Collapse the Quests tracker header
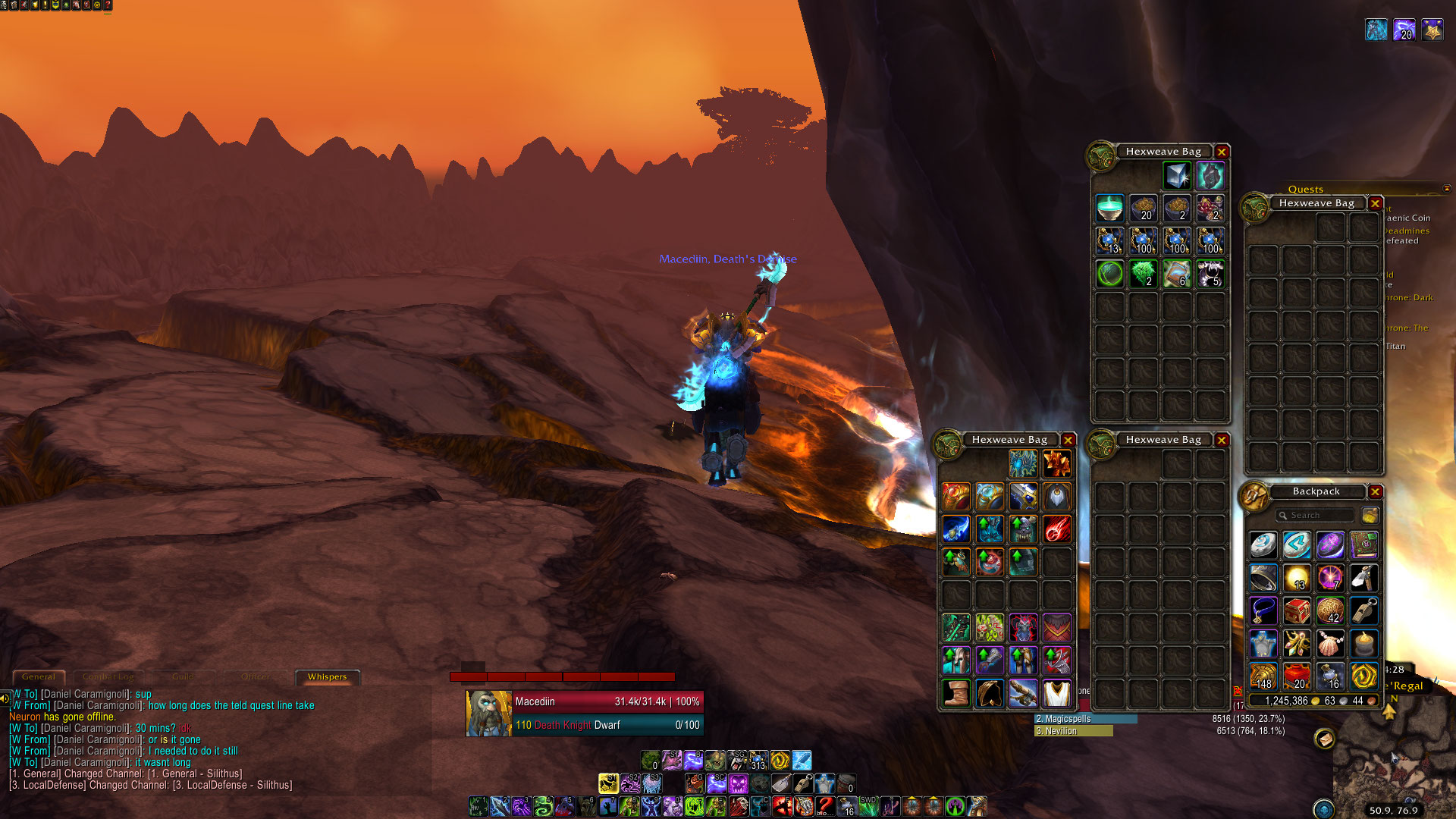 (x=1446, y=189)
